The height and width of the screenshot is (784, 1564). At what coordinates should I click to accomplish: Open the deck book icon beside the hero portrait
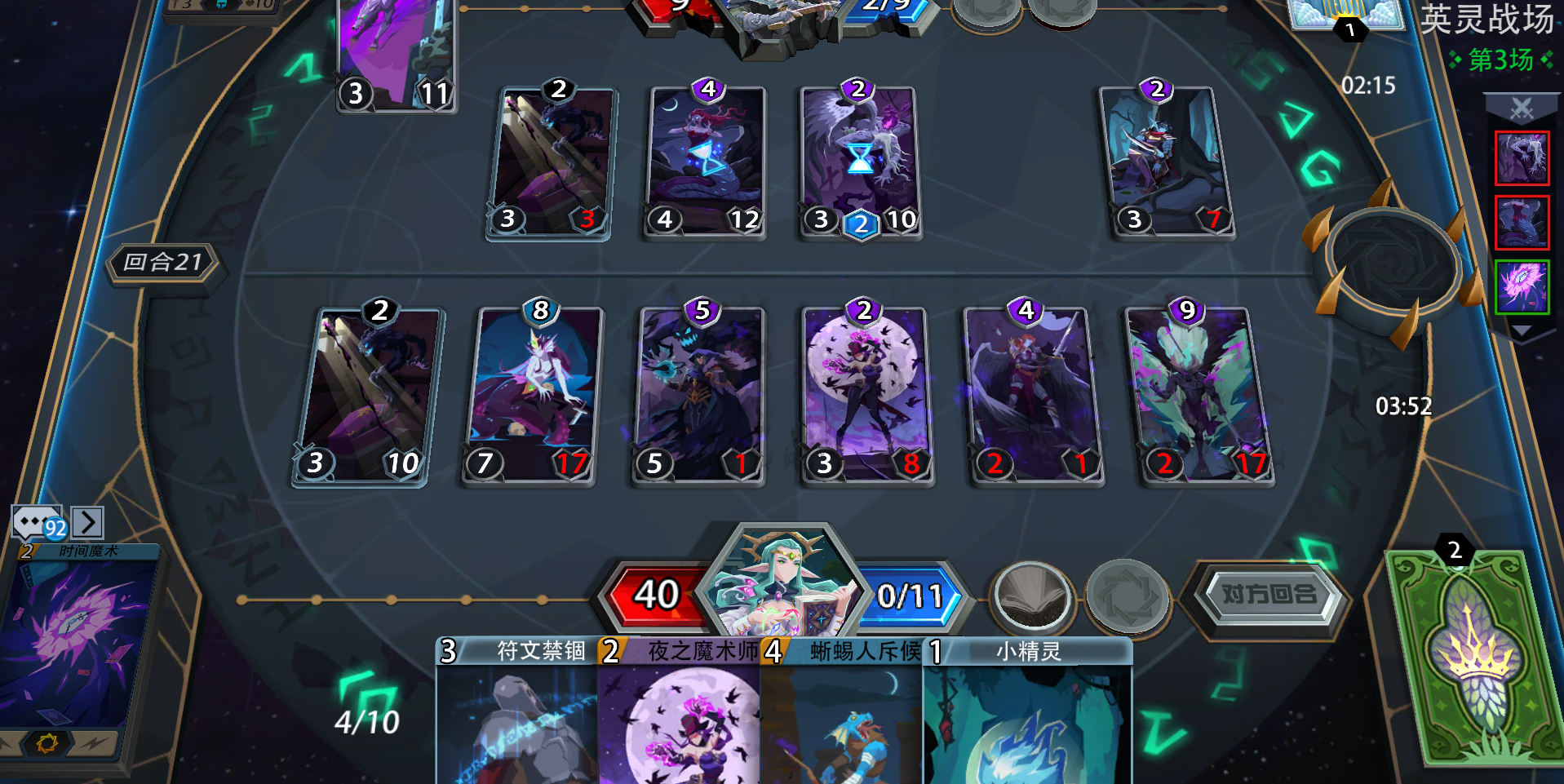click(1034, 596)
